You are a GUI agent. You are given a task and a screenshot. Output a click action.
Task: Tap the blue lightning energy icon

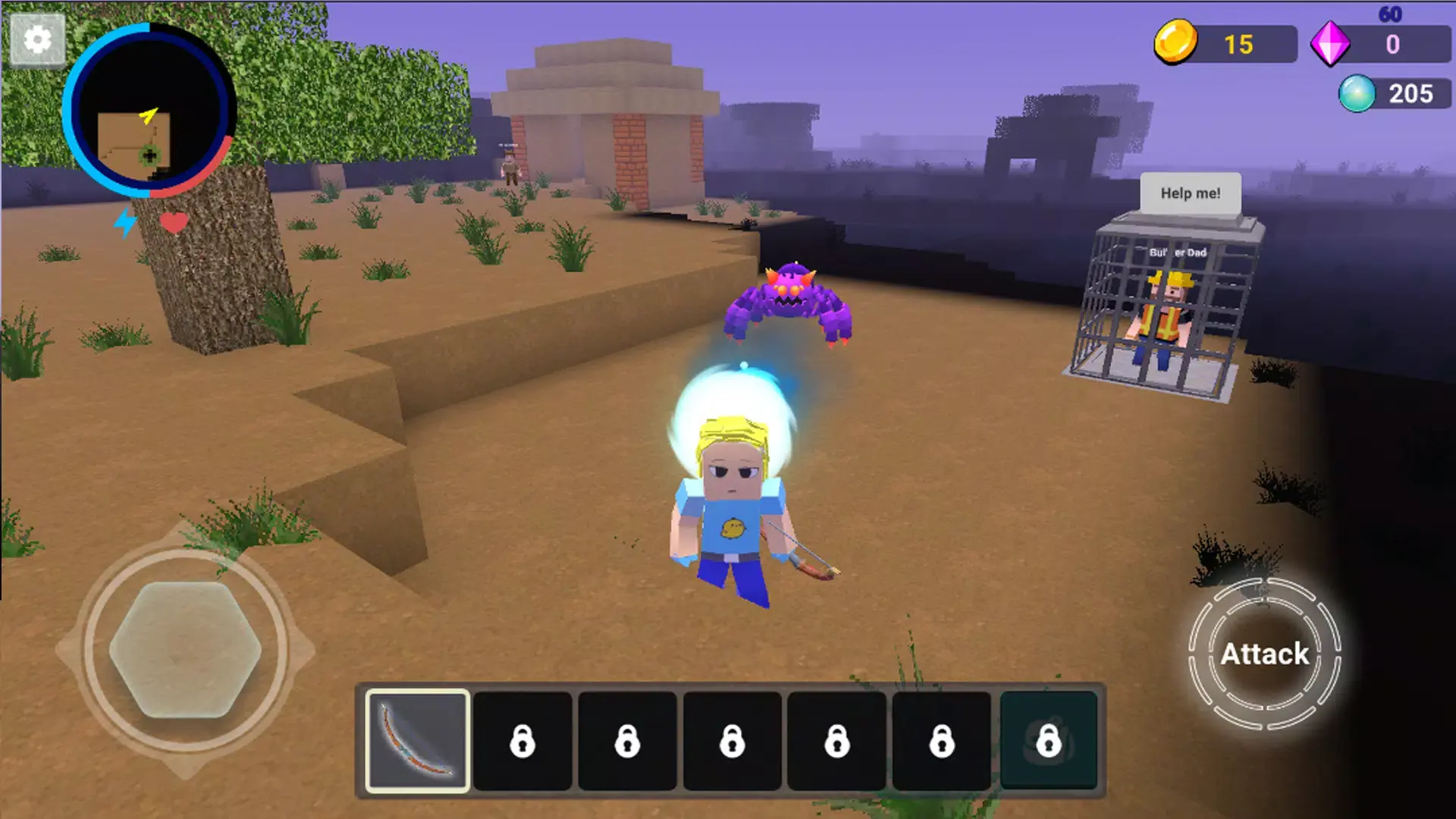[x=124, y=222]
